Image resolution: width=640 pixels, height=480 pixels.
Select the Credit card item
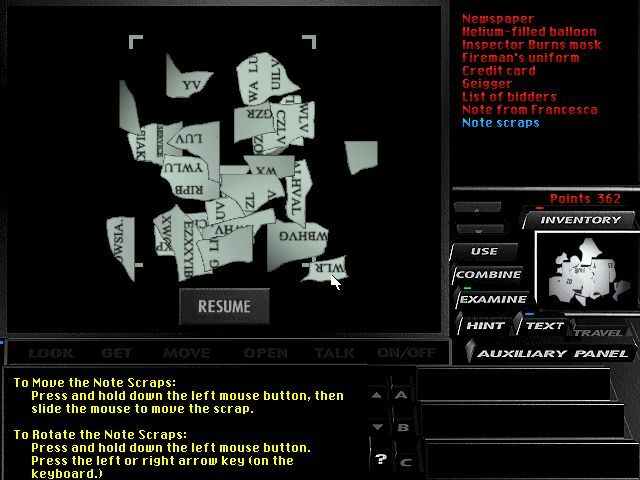coord(499,71)
